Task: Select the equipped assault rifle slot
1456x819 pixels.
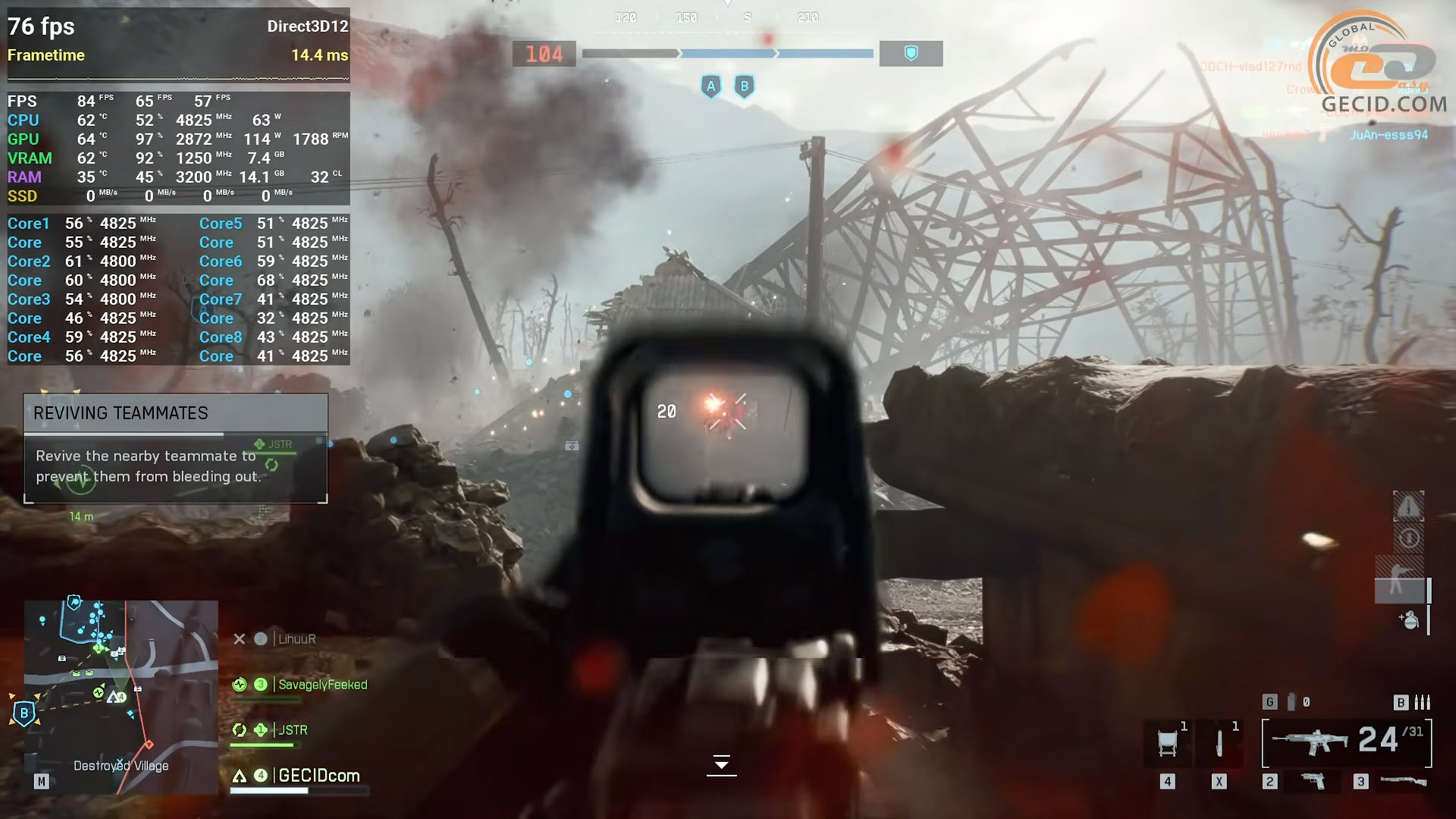Action: click(1310, 742)
